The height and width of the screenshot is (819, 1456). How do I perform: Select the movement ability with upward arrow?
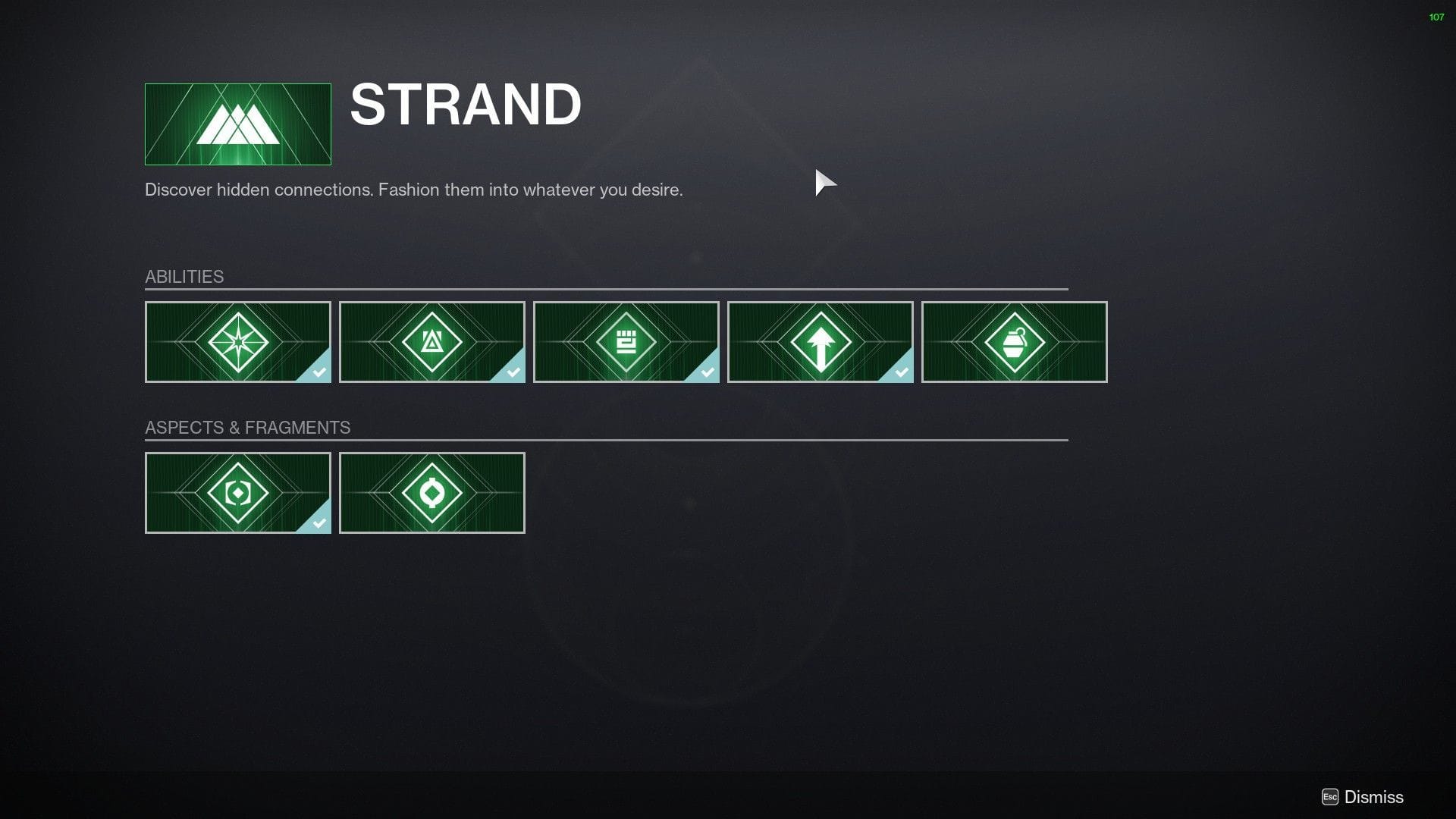(x=820, y=342)
